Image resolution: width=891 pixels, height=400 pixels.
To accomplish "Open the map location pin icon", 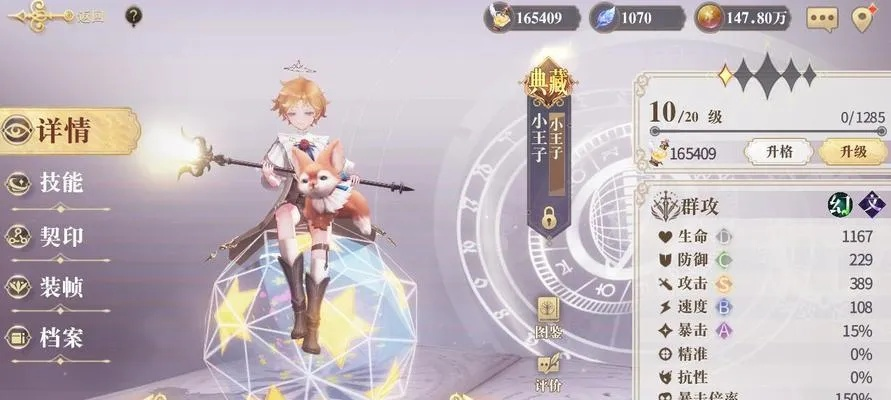I will [866, 17].
